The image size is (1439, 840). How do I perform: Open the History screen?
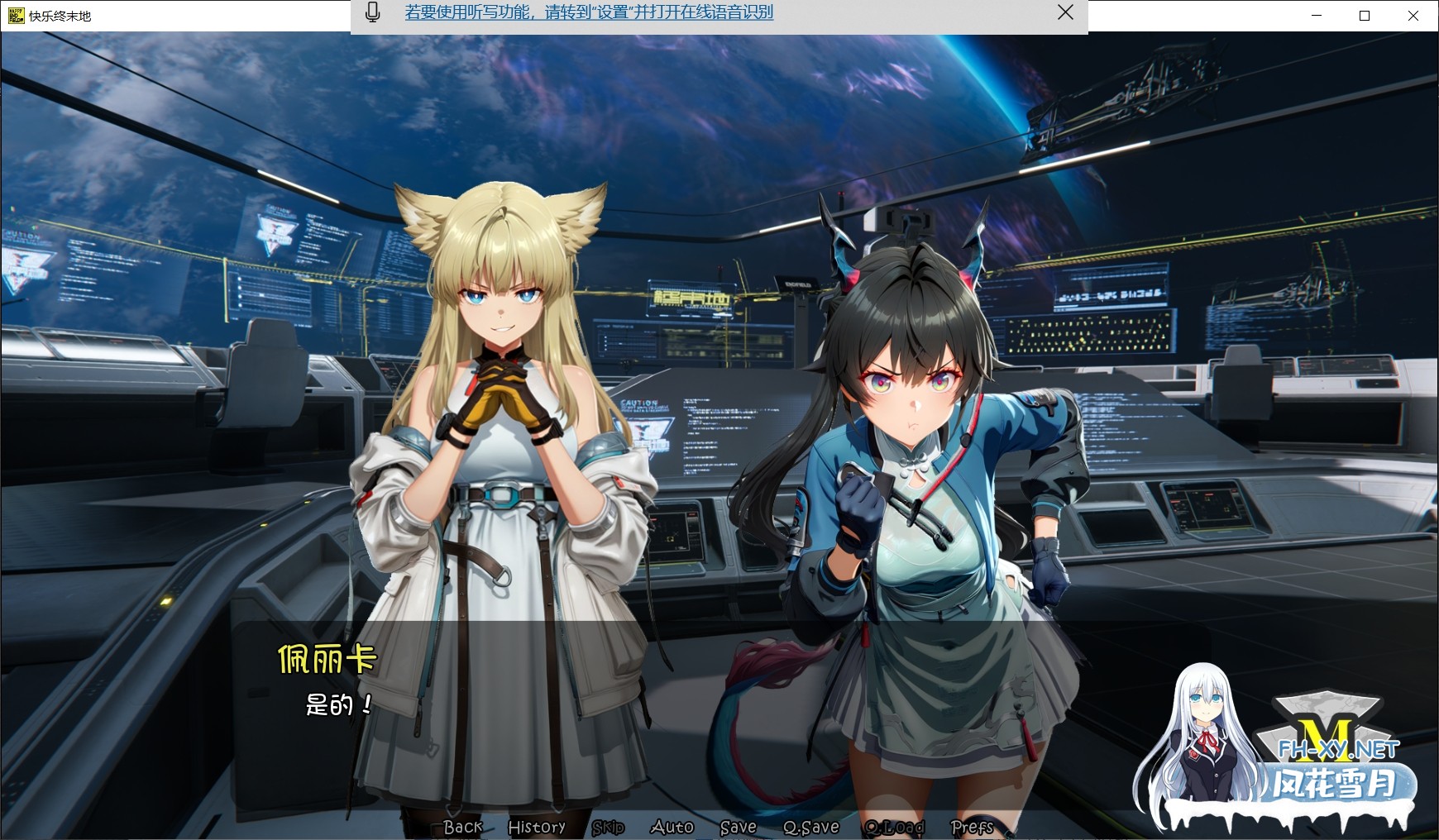tap(536, 827)
